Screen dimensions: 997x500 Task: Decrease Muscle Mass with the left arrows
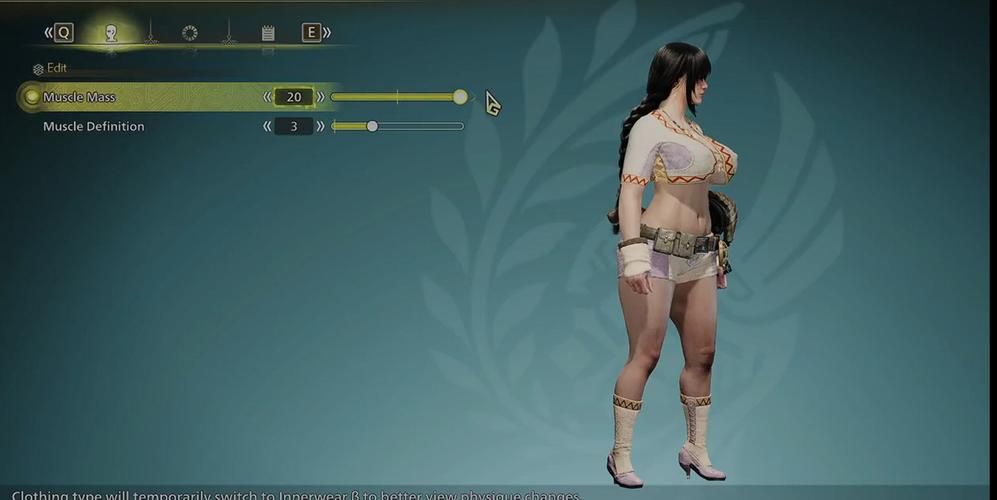pyautogui.click(x=267, y=97)
